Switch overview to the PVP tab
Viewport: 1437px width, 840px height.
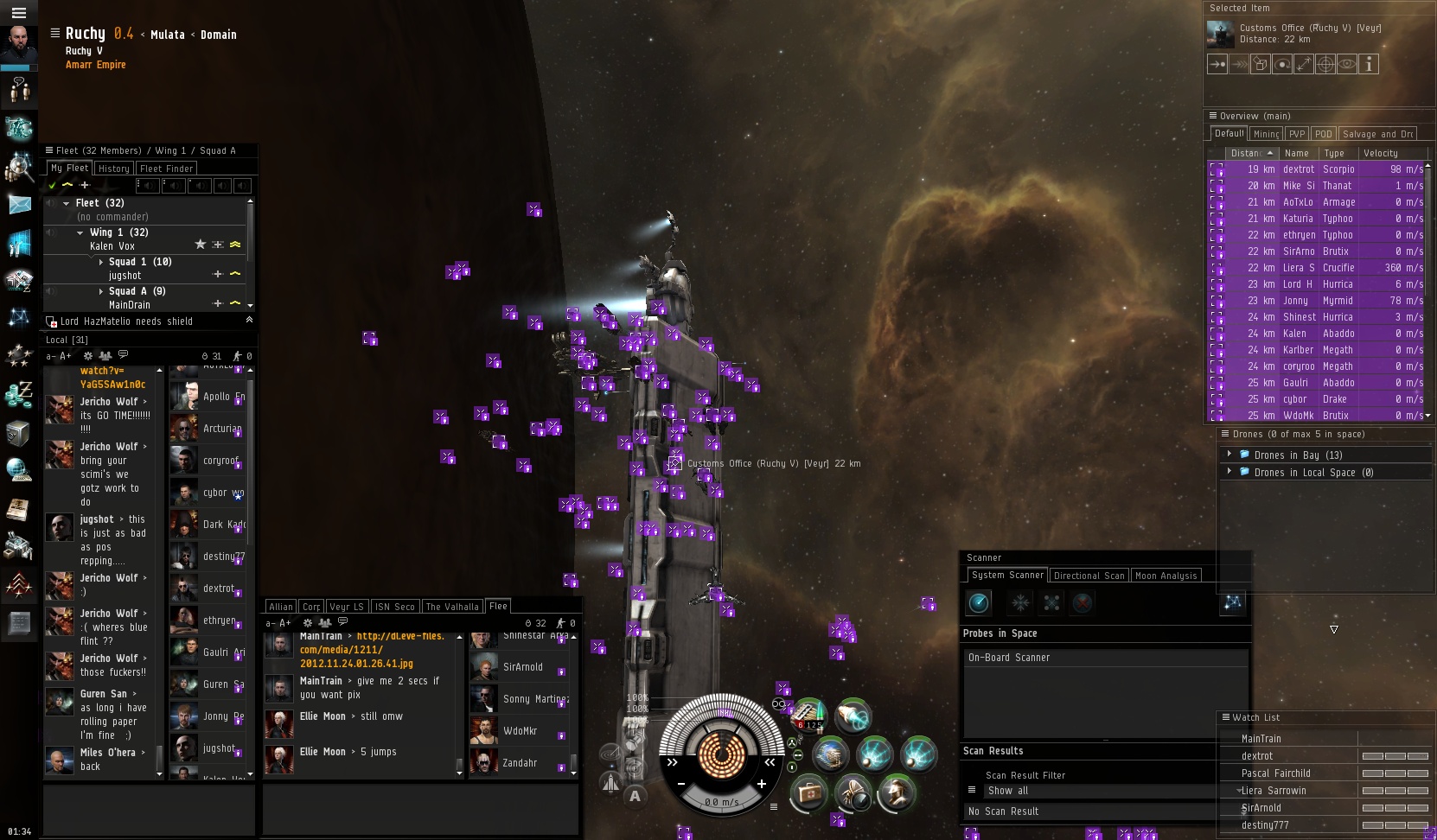click(x=1297, y=134)
